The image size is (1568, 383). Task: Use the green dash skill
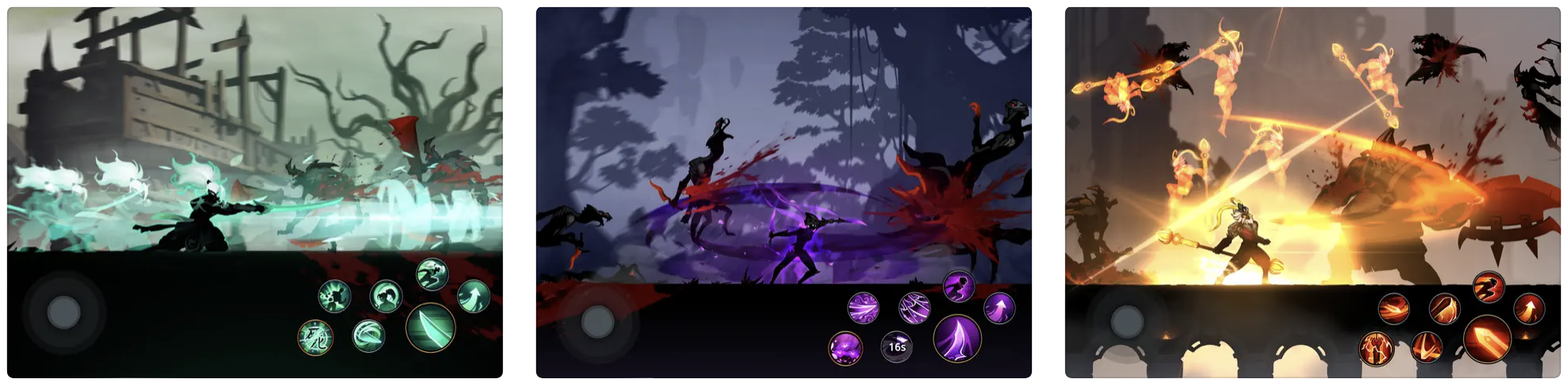point(432,273)
